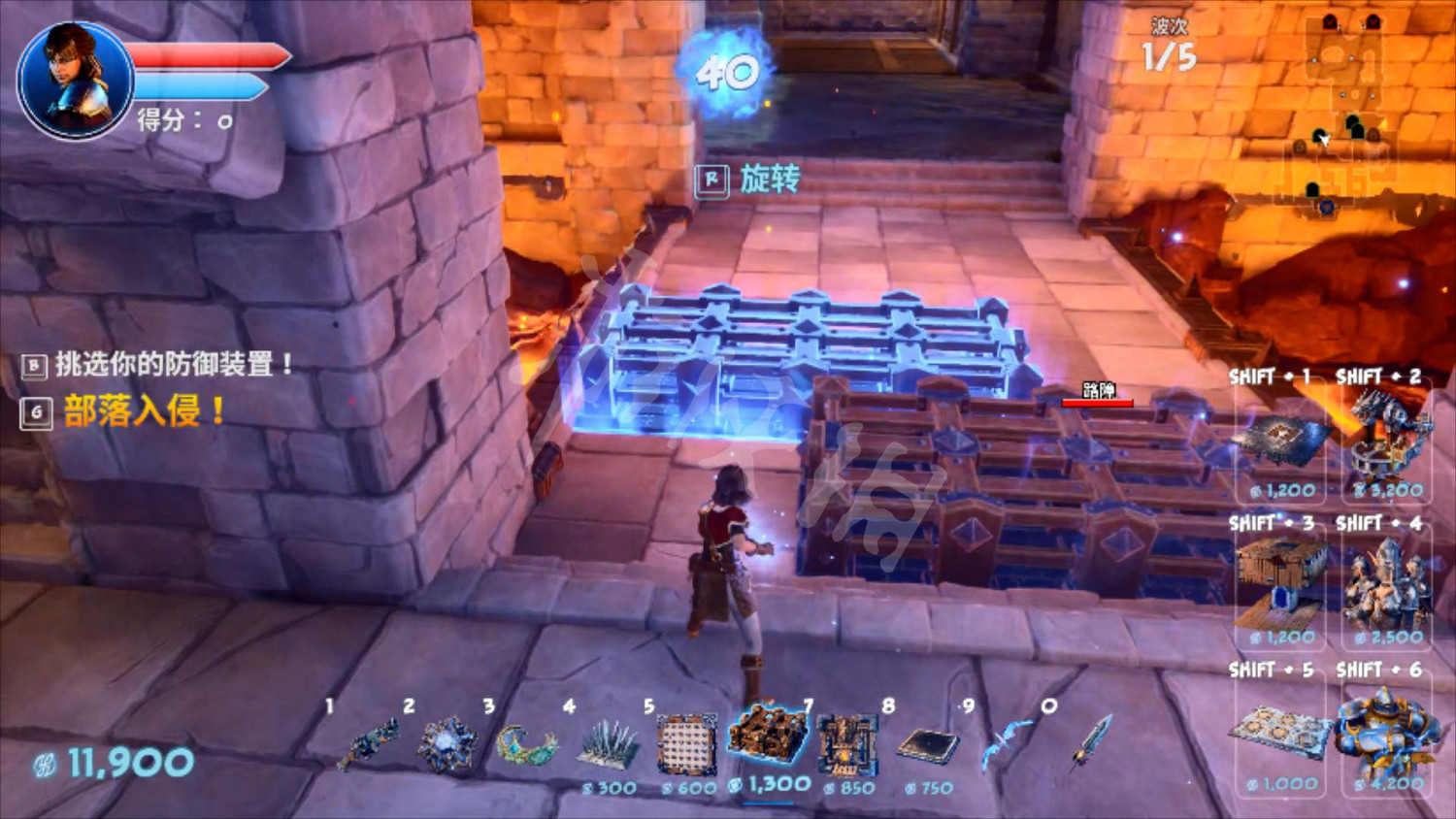Pick the 1,200-cost wooden hut structure

1281,582
